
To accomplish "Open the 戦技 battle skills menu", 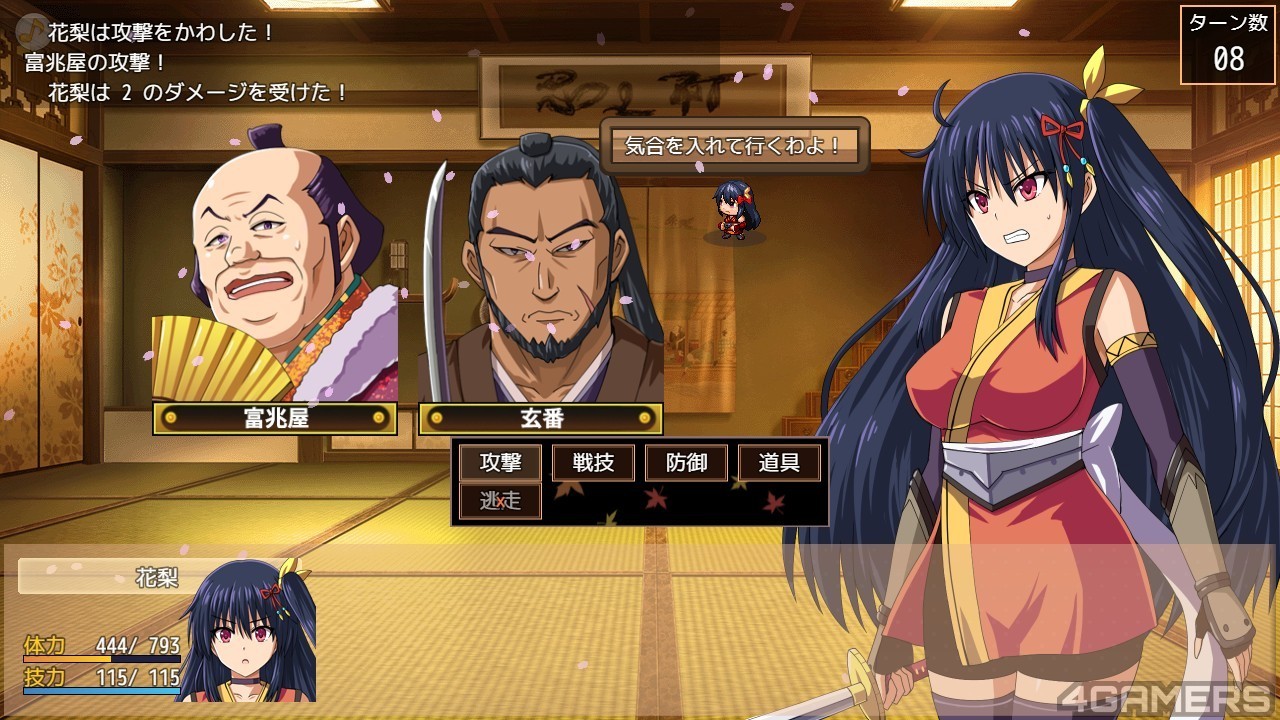I will click(593, 462).
